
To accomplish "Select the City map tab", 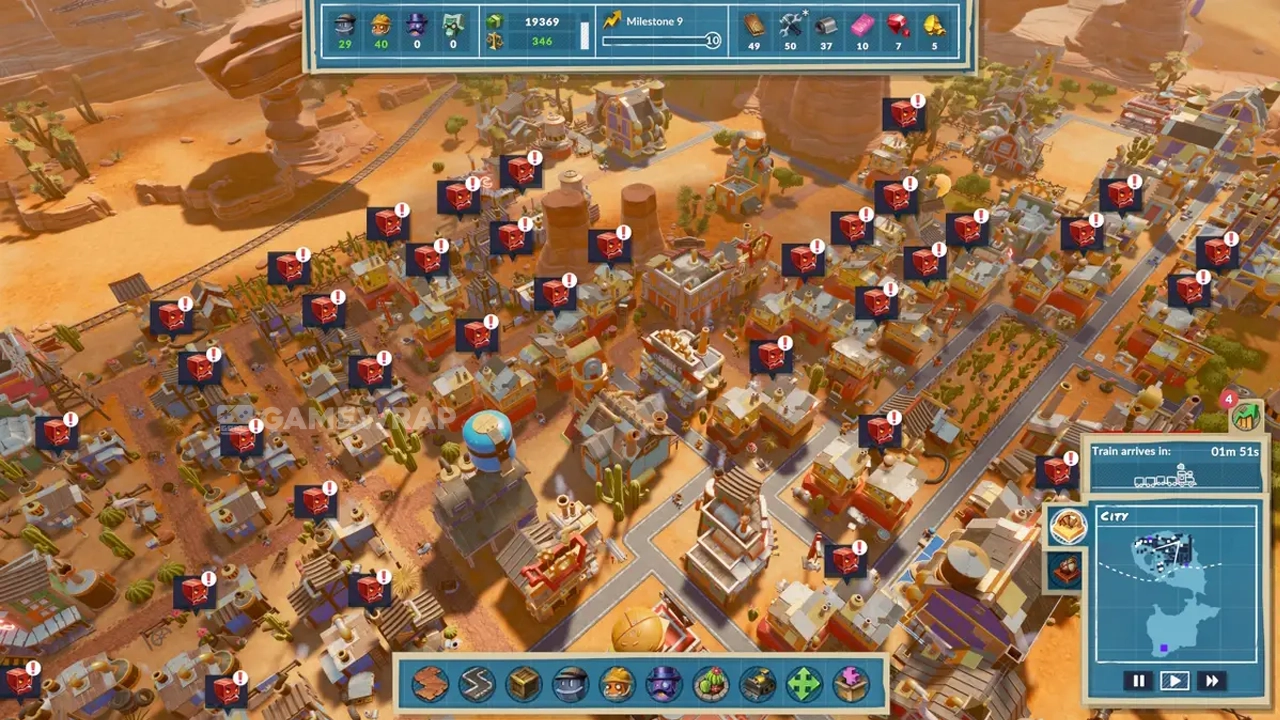I will [1067, 527].
